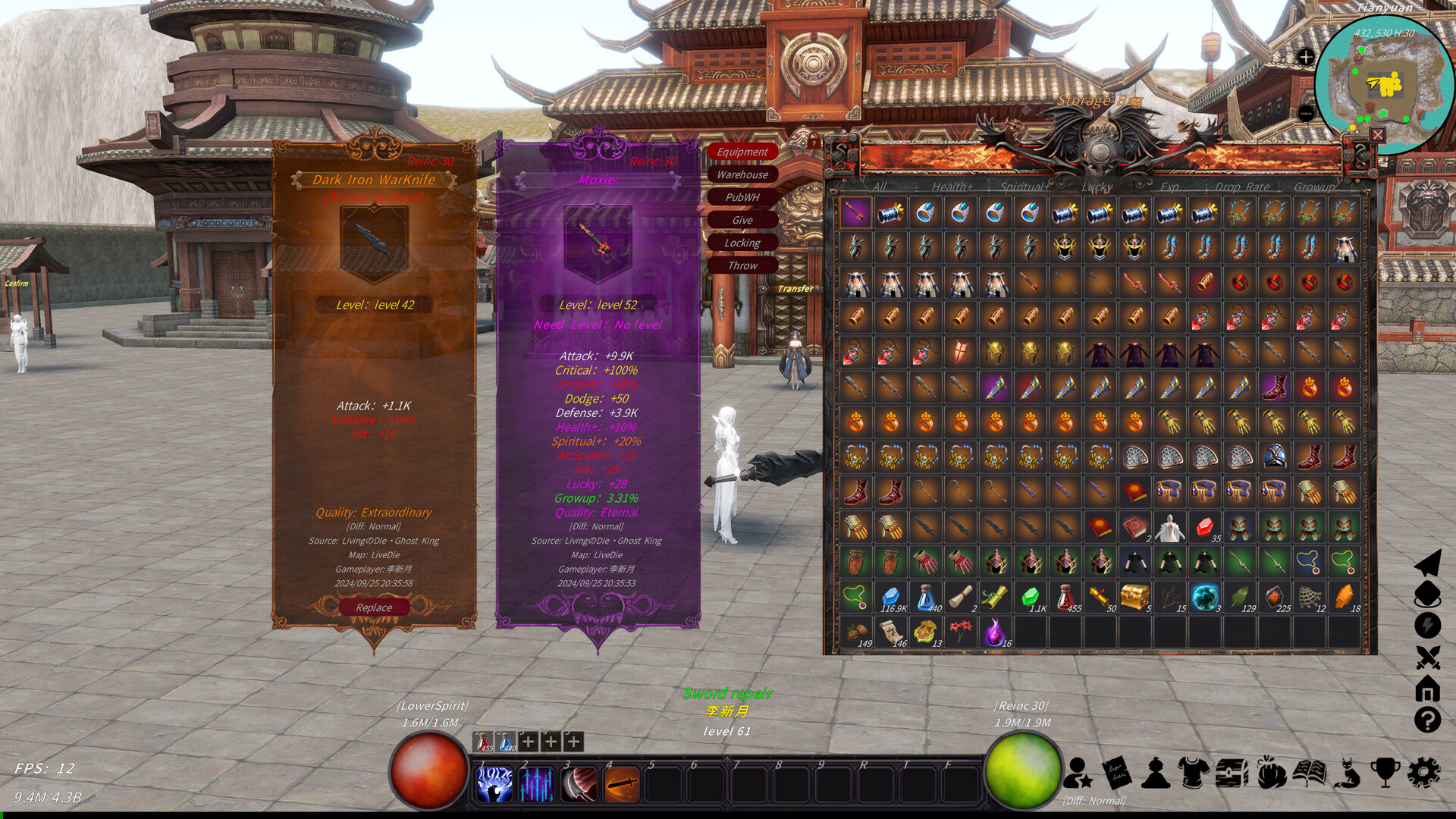The image size is (1456, 819).
Task: Open the settings gear icon
Action: click(1423, 773)
